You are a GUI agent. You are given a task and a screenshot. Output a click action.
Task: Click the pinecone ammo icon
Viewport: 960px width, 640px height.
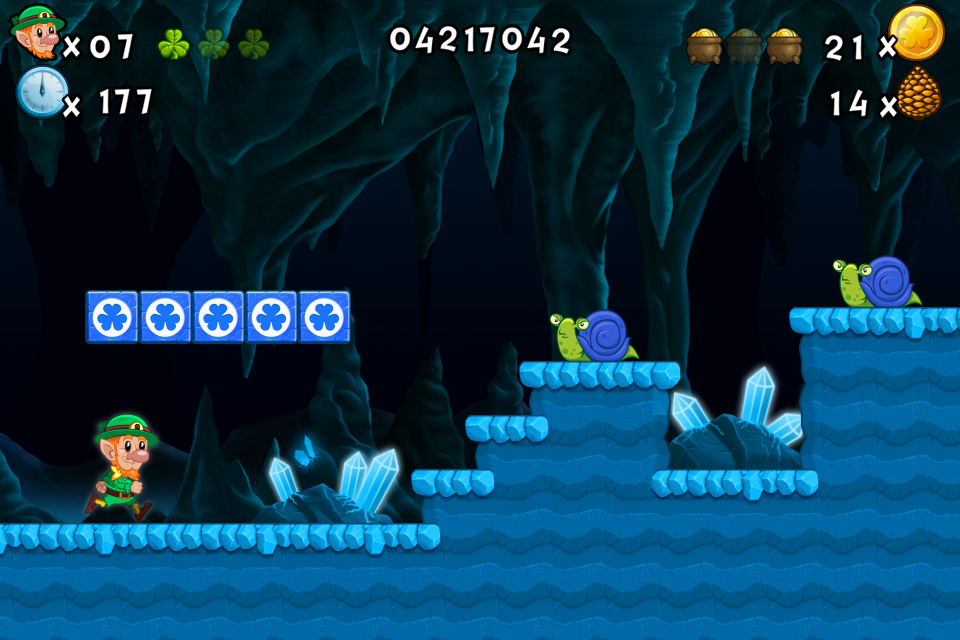(918, 96)
